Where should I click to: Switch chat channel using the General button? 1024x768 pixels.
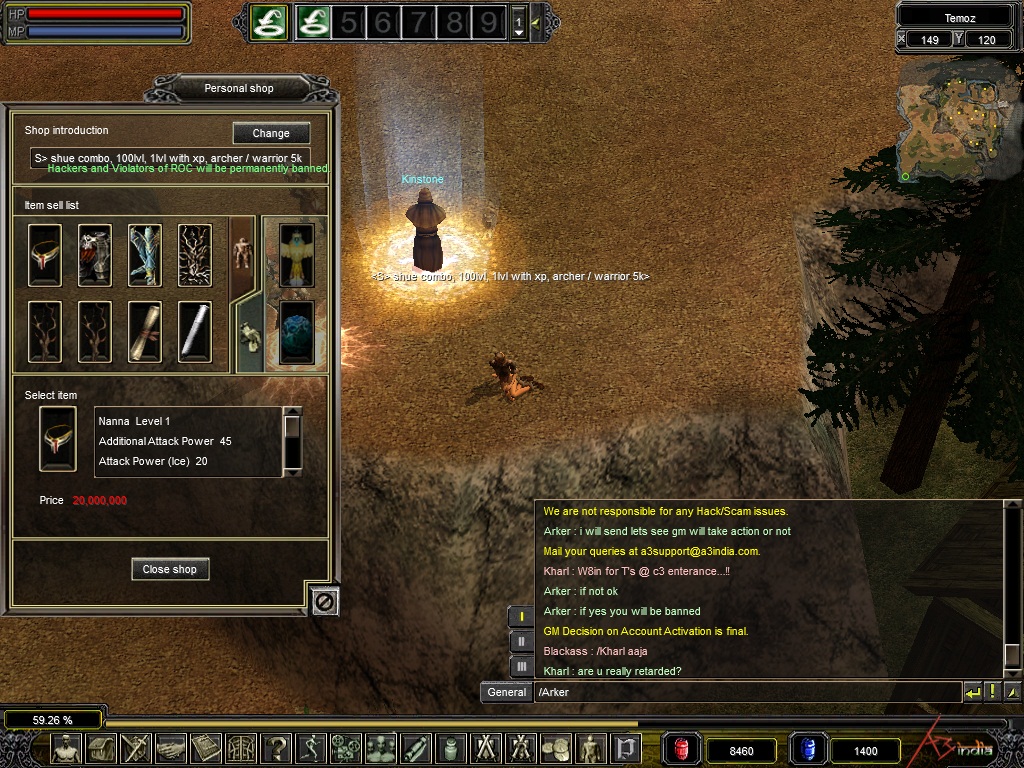pyautogui.click(x=507, y=692)
